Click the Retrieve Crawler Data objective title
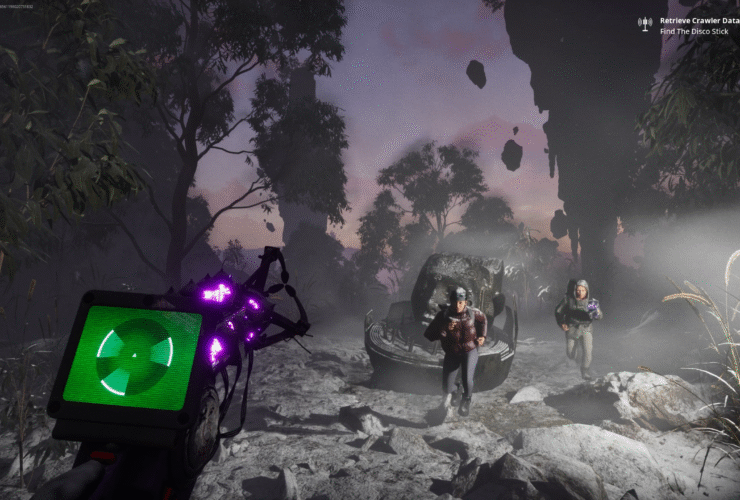This screenshot has width=740, height=500. pos(698,20)
